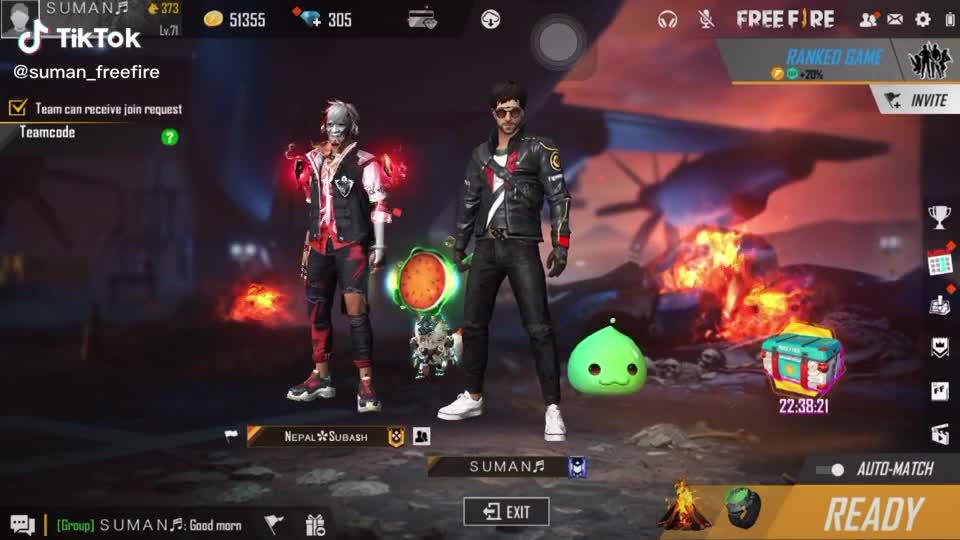
Task: Open the group chat box
Action: (140, 524)
